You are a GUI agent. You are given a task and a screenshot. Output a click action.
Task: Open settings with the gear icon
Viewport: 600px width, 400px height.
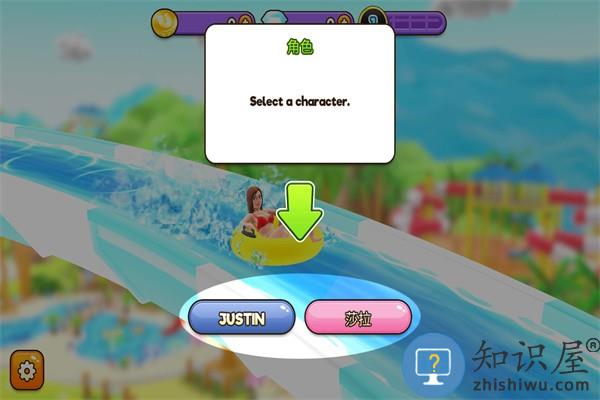[26, 369]
